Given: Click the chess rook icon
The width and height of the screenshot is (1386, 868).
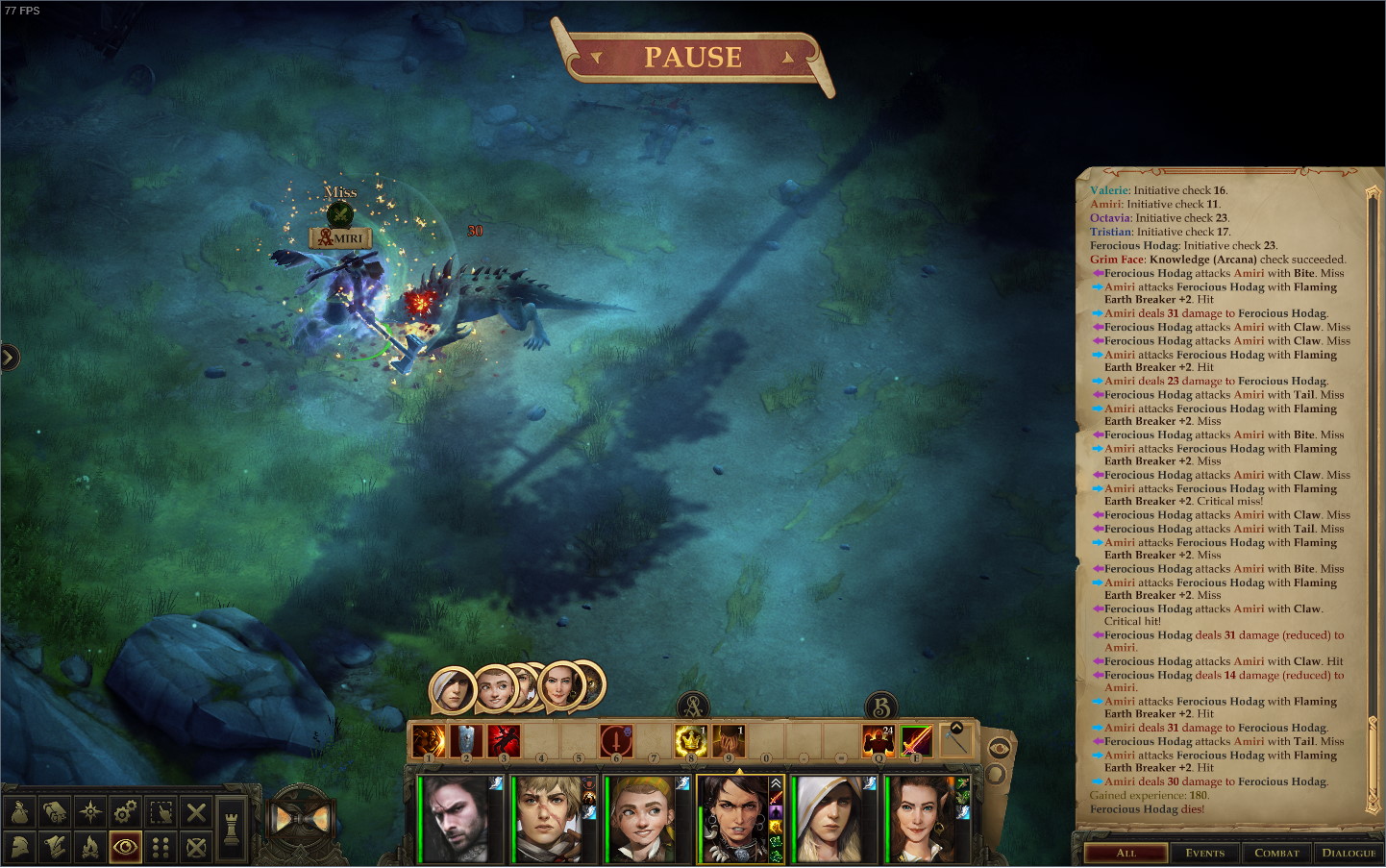Looking at the screenshot, I should point(232,829).
